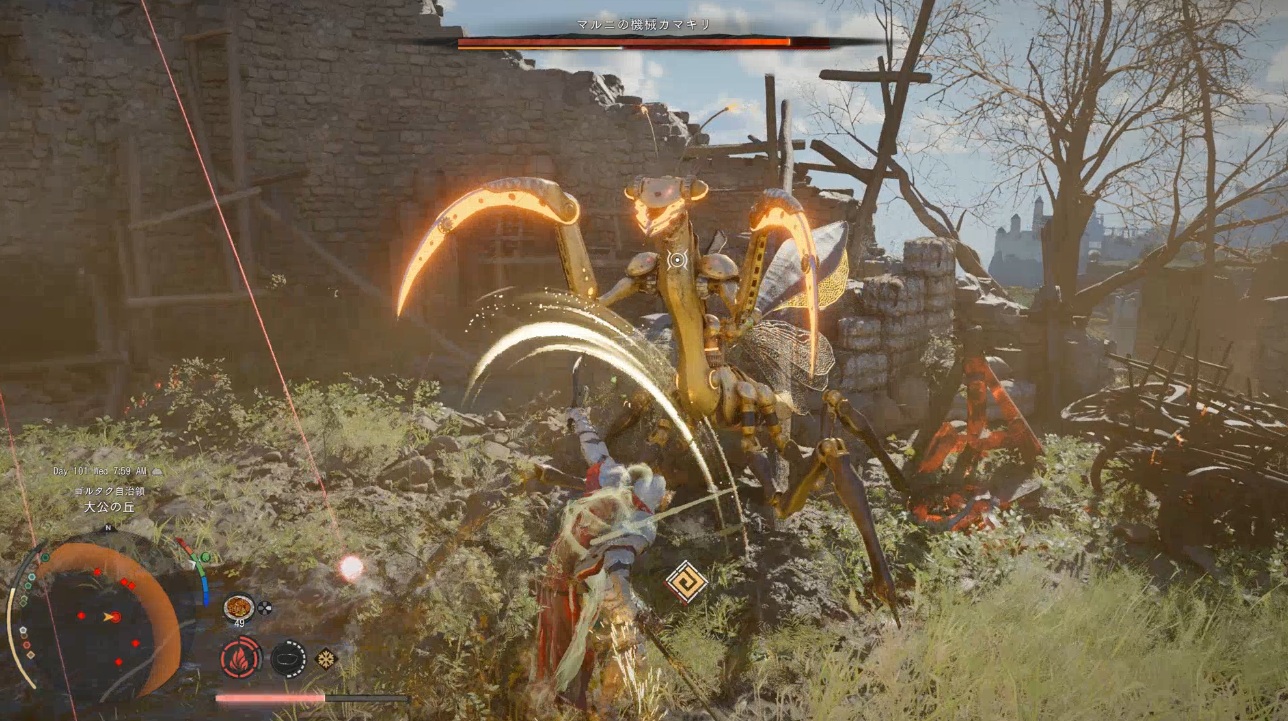Click the gold spiral diamond marker
Screen dimensions: 1288x721
tap(687, 581)
